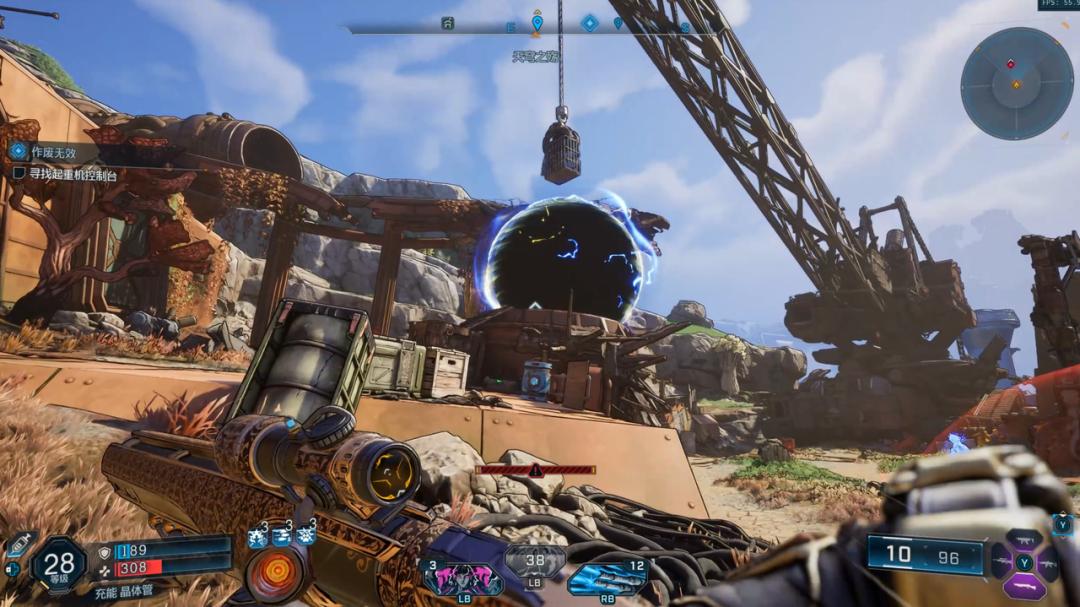The width and height of the screenshot is (1080, 607).
Task: Click the player level 28 badge
Action: (58, 564)
